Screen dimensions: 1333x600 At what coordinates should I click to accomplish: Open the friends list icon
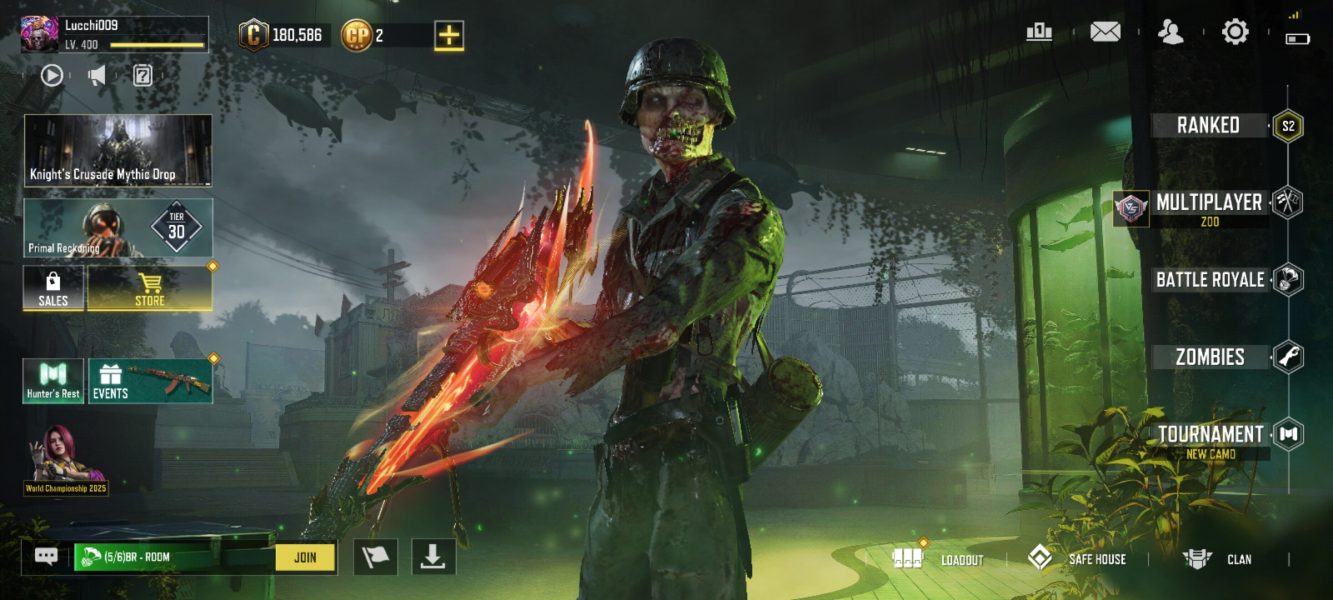click(x=1170, y=32)
